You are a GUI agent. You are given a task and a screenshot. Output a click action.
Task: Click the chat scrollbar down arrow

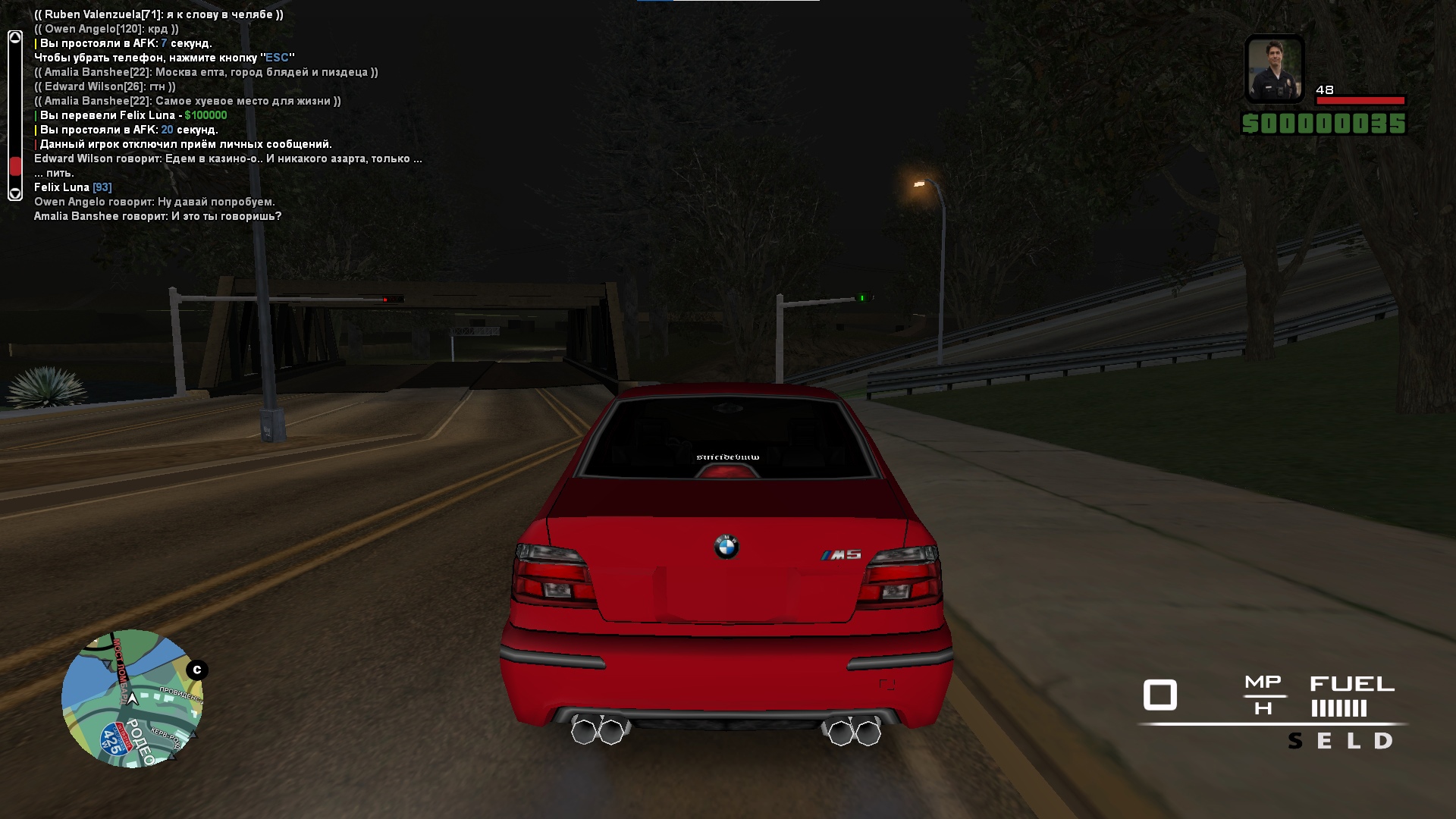coord(14,194)
